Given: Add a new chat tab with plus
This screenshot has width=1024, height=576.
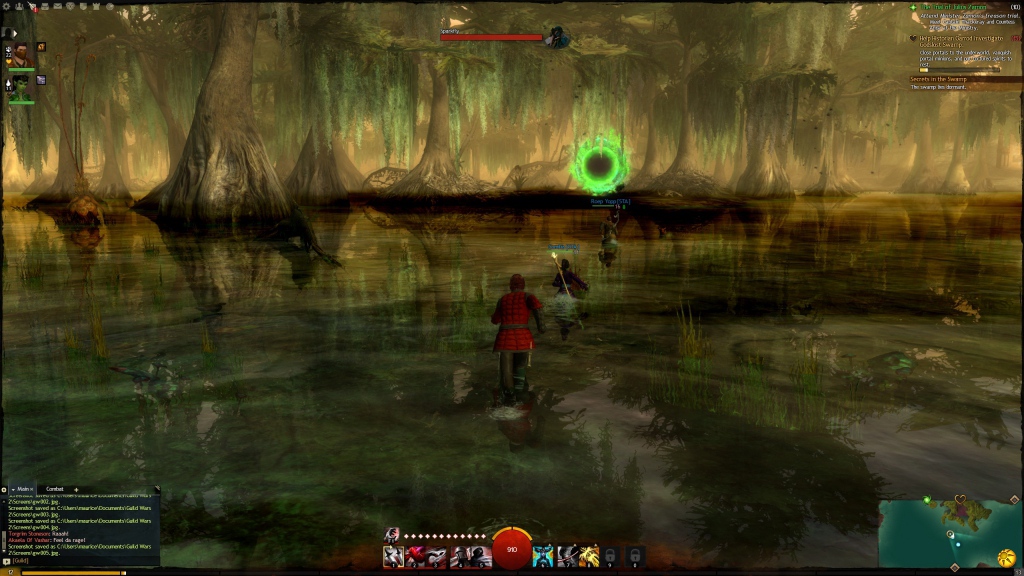Looking at the screenshot, I should point(77,489).
